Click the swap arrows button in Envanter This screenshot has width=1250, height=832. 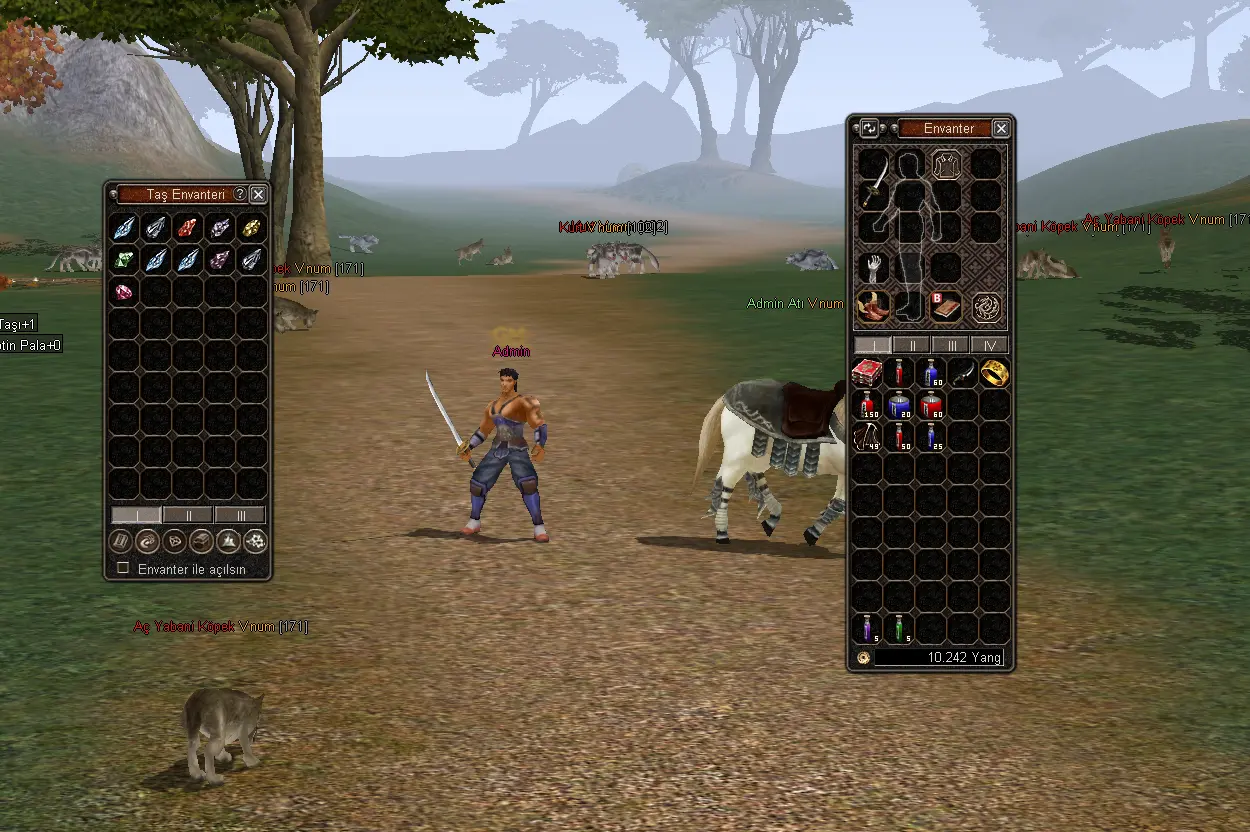pos(869,129)
